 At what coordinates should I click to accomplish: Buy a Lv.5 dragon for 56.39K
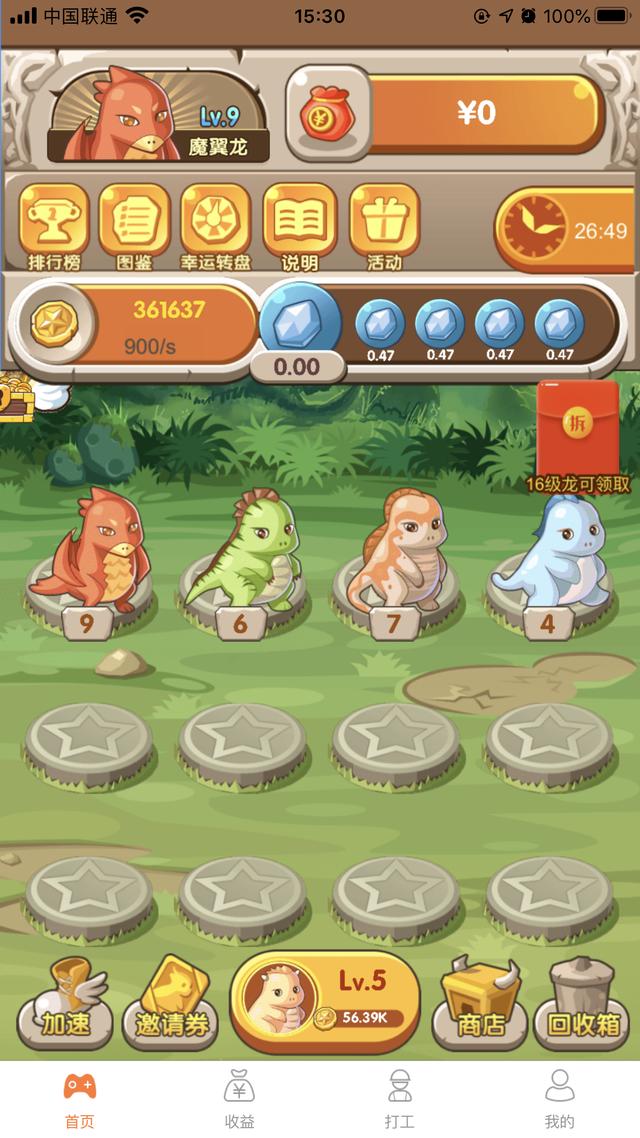325,1000
